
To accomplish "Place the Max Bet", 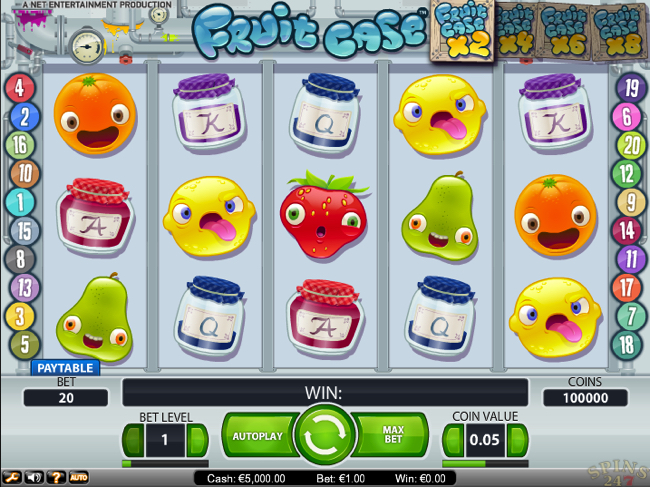I will [x=394, y=437].
